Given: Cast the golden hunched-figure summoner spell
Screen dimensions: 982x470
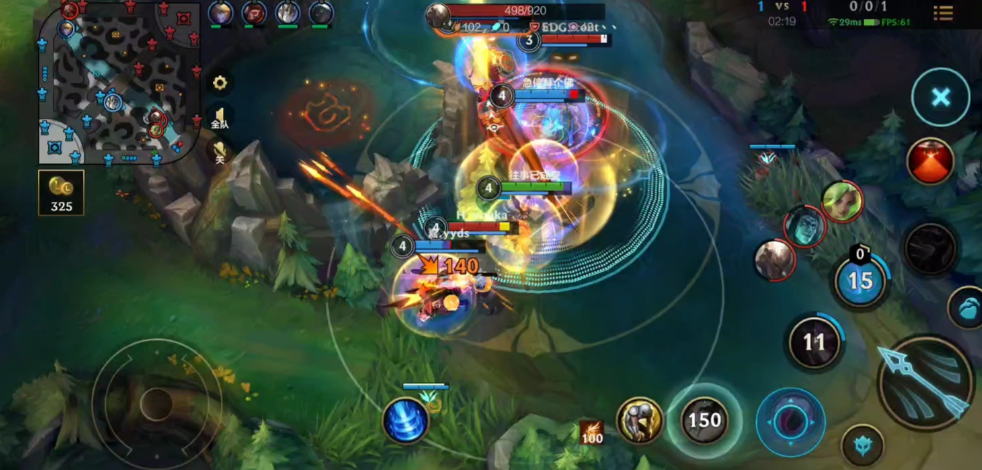Looking at the screenshot, I should pyautogui.click(x=640, y=421).
